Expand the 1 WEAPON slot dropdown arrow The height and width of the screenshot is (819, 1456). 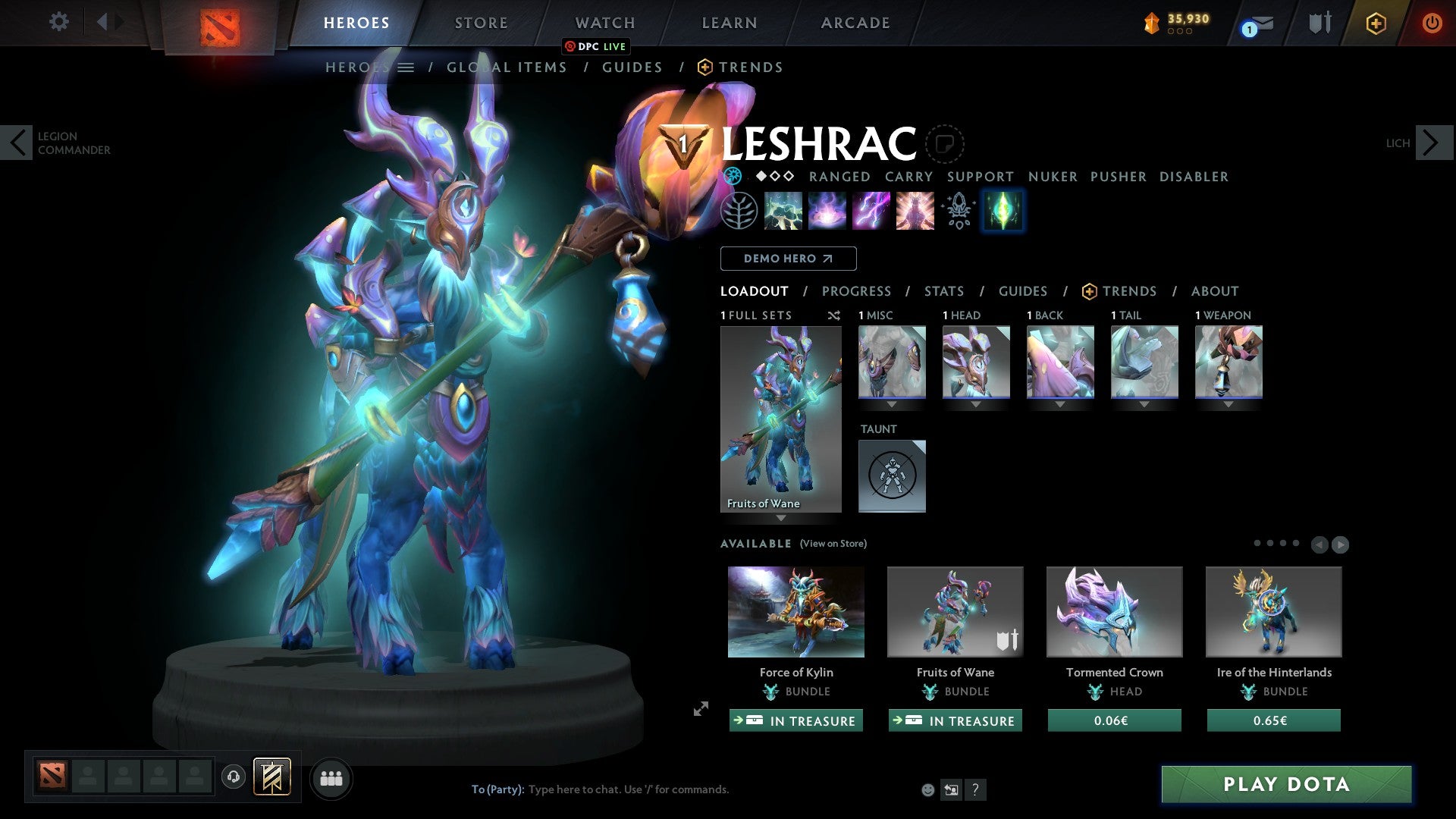point(1228,404)
